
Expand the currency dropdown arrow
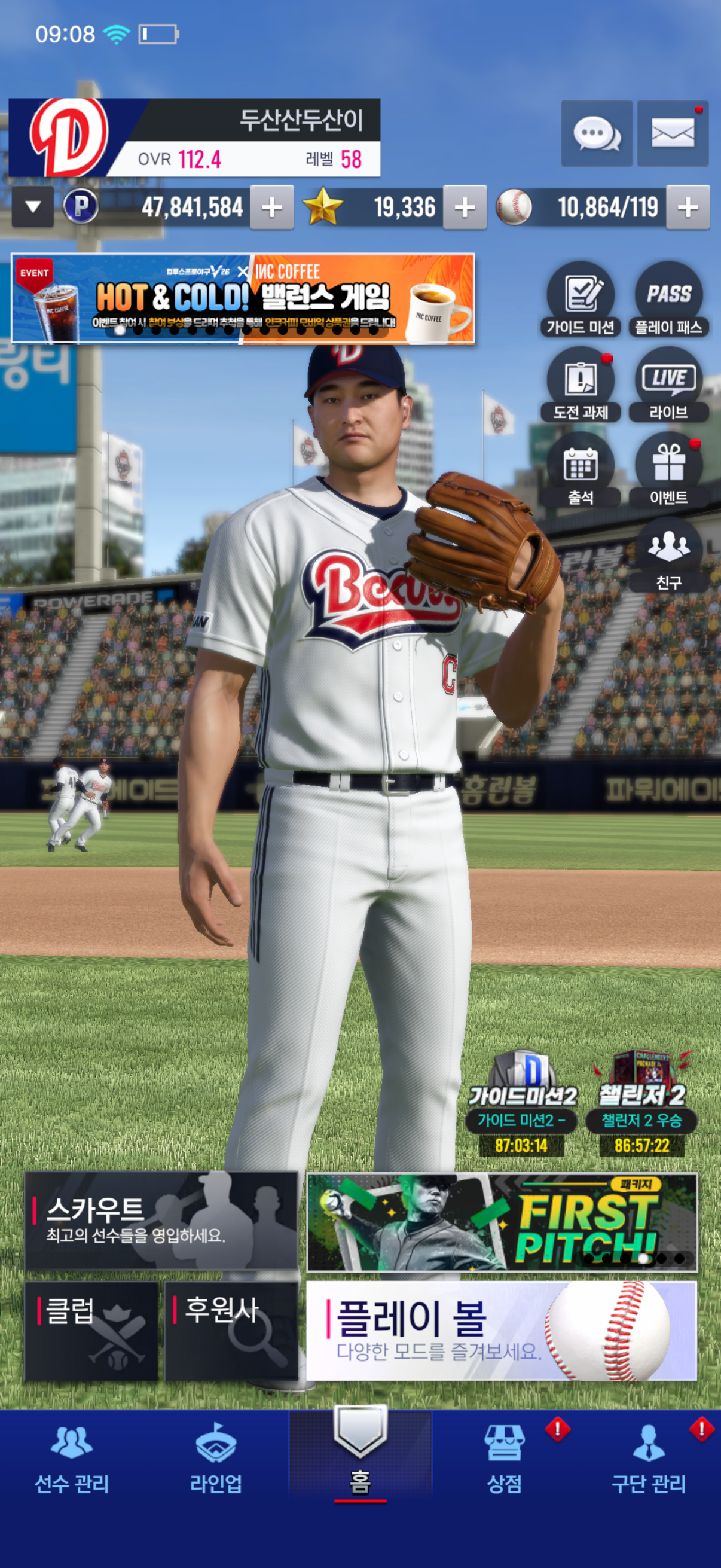click(x=33, y=207)
